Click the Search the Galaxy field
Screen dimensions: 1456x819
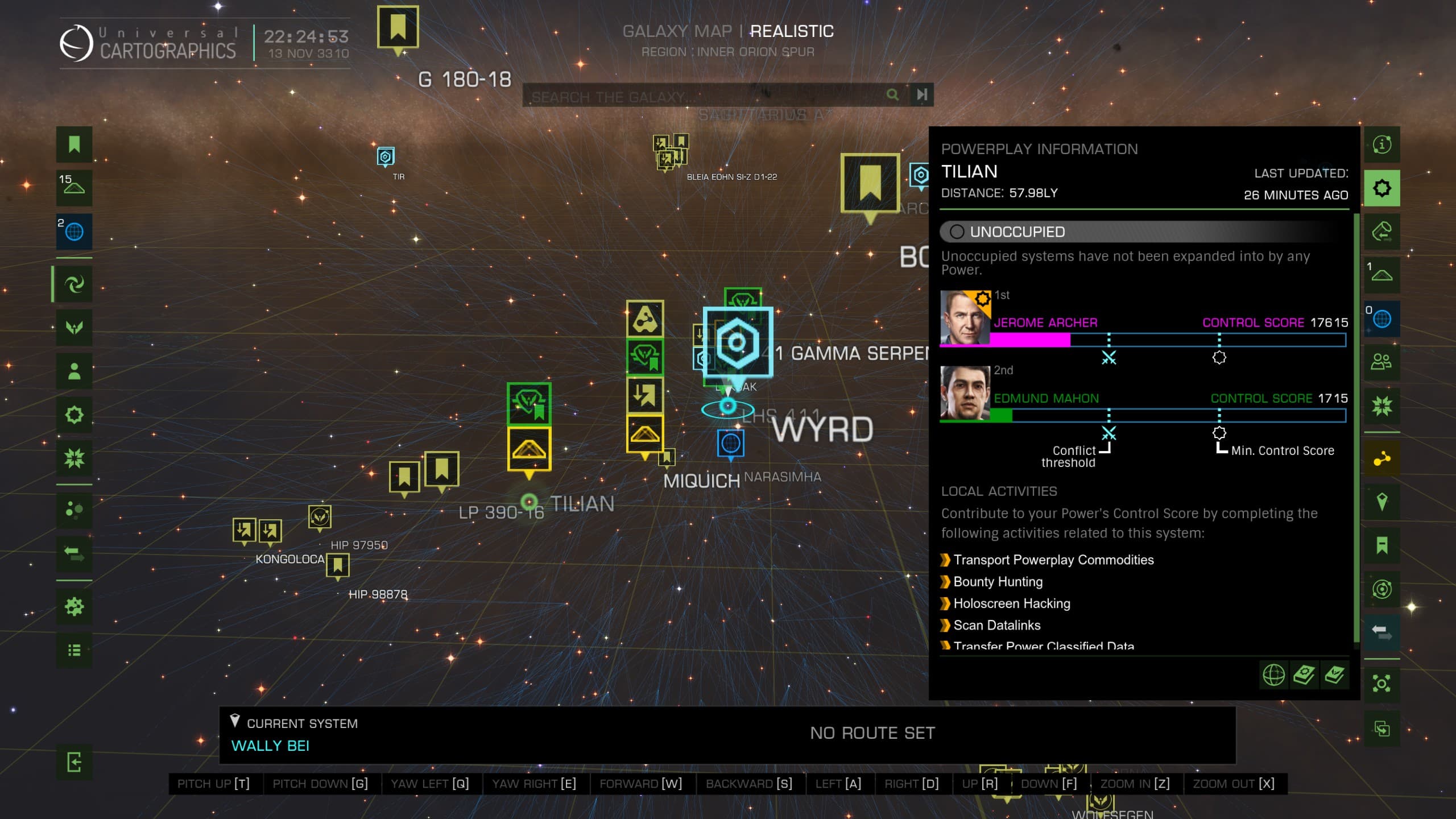coord(705,96)
